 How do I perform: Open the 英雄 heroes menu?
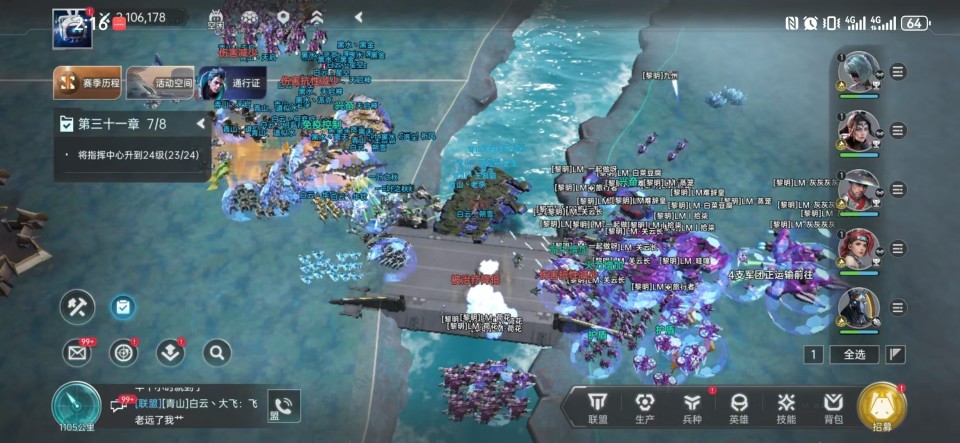coord(739,407)
